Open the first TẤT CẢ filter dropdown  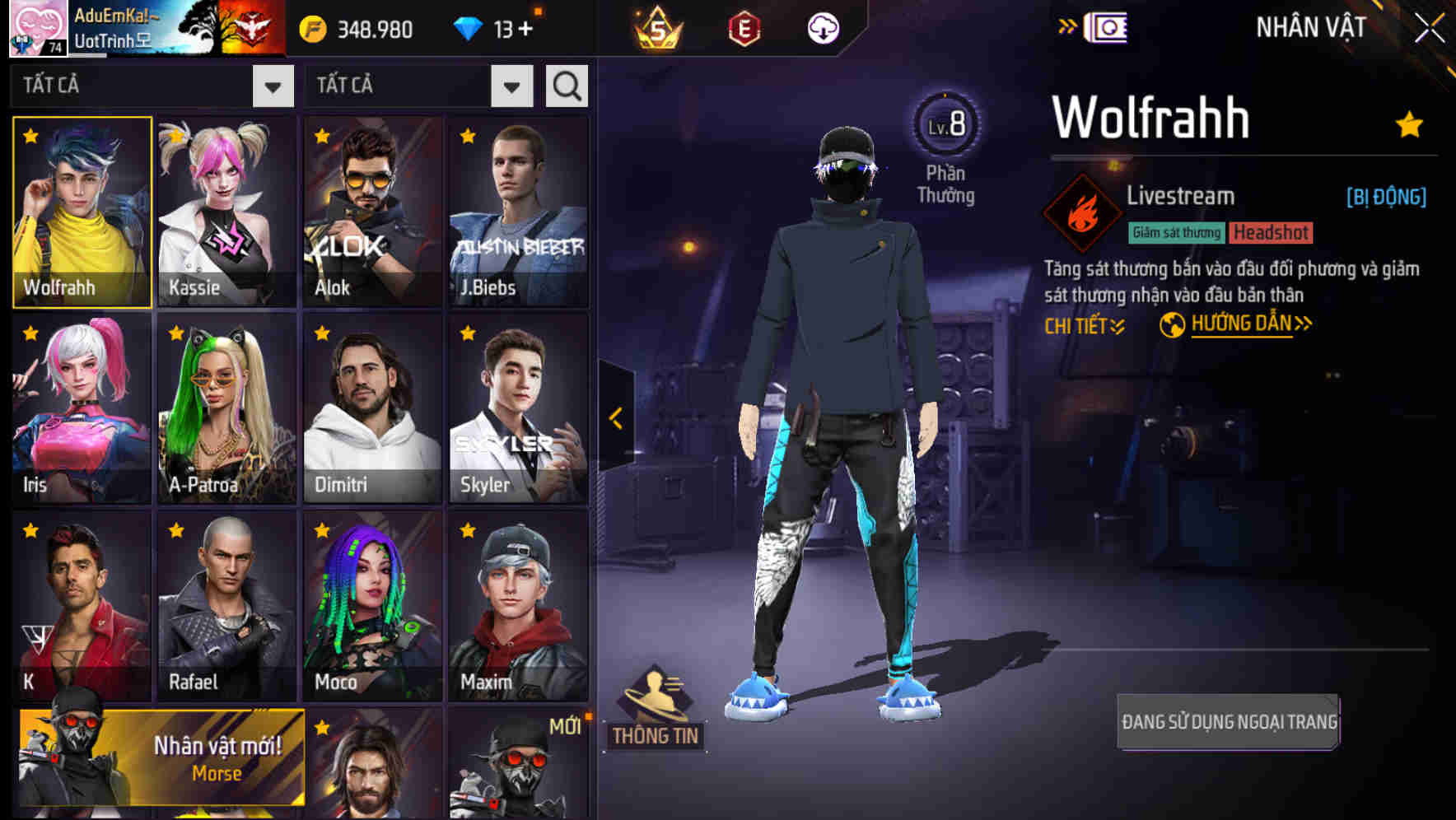coord(272,85)
